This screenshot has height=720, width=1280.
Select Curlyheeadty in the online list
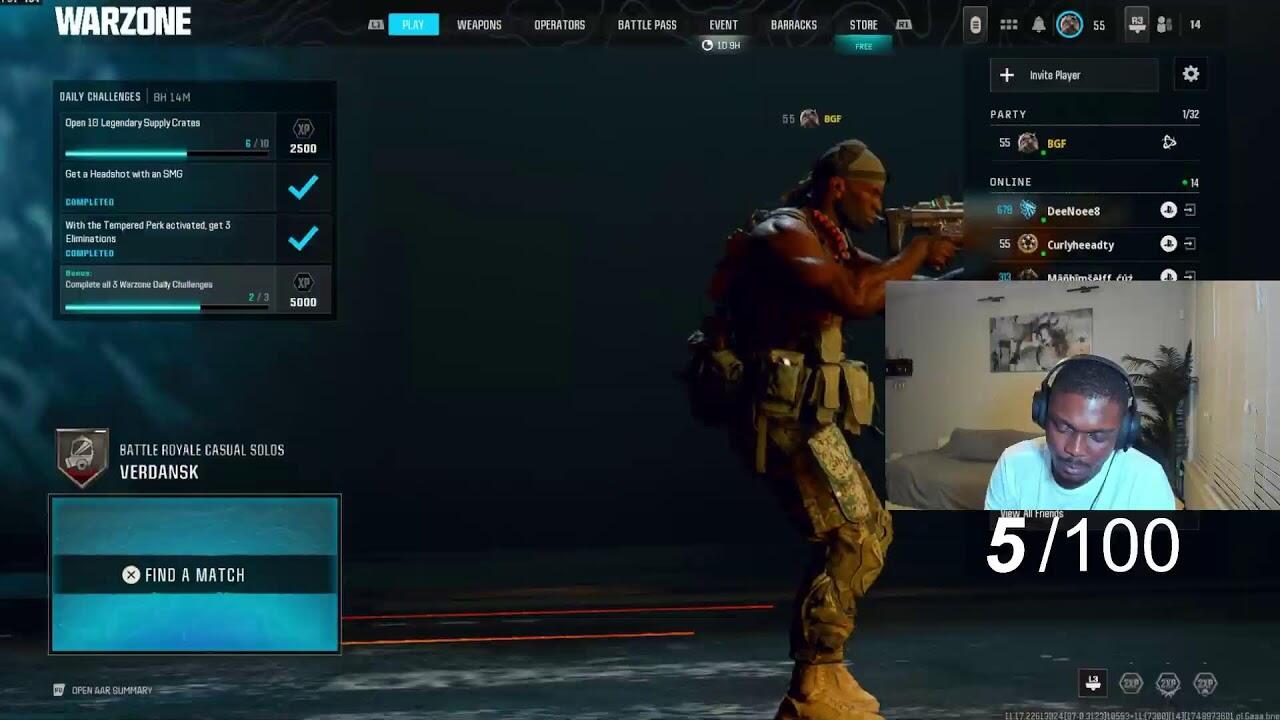1080,245
